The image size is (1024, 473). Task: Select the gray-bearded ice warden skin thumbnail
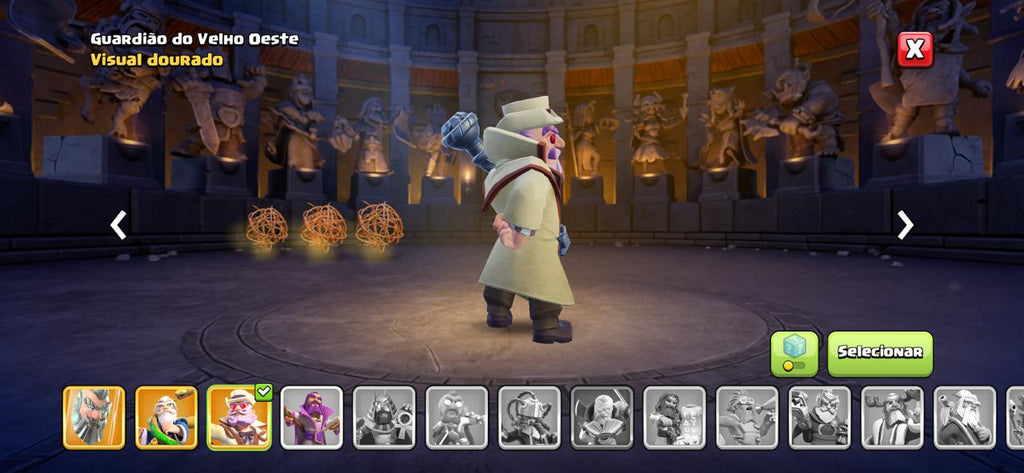tap(94, 417)
